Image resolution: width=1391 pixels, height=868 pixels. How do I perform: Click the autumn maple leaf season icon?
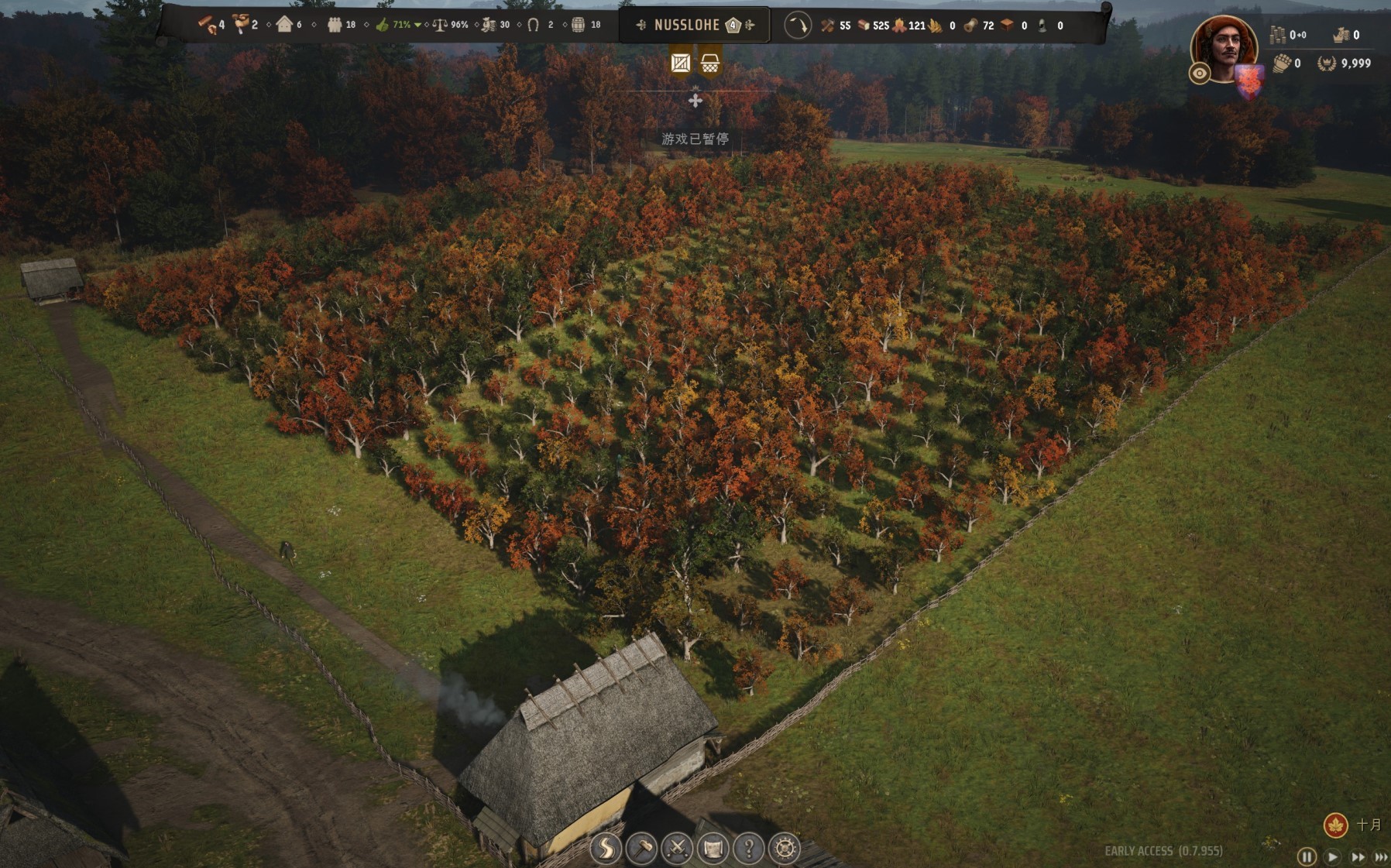tap(1335, 825)
